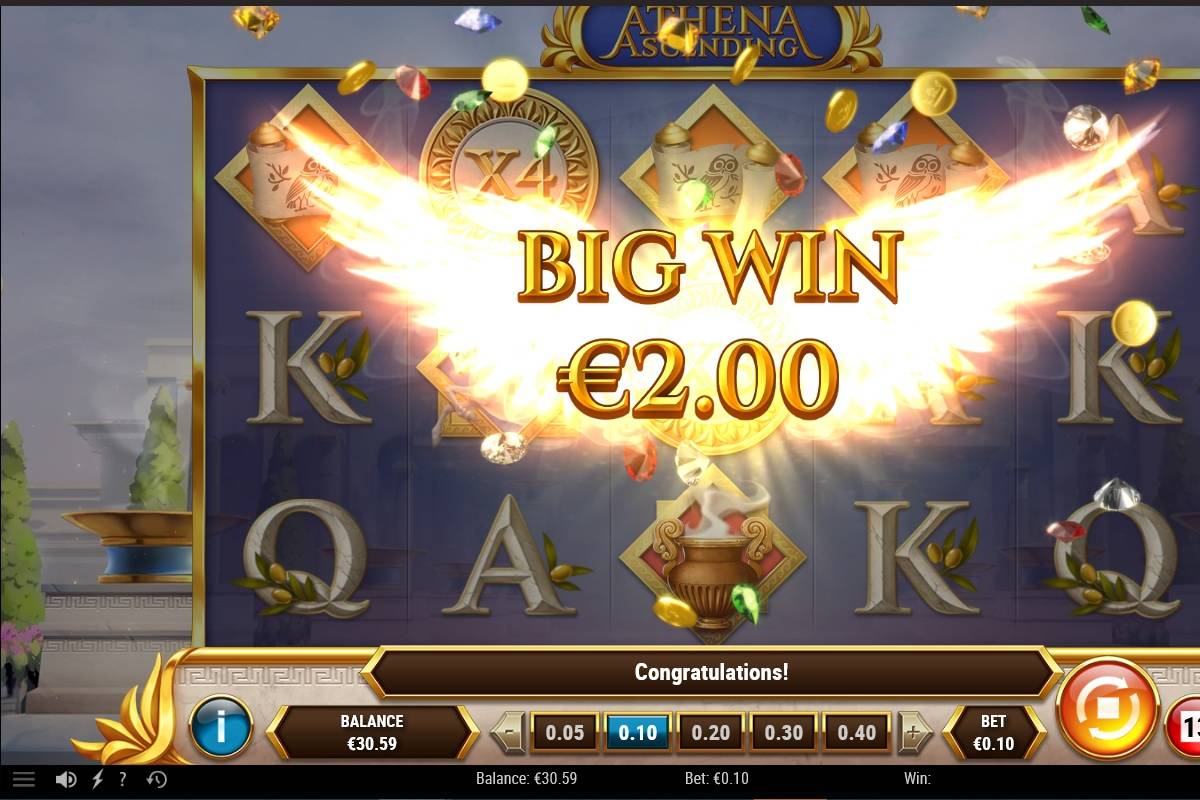Toggle sound with the speaker icon
This screenshot has height=800, width=1200.
(66, 779)
